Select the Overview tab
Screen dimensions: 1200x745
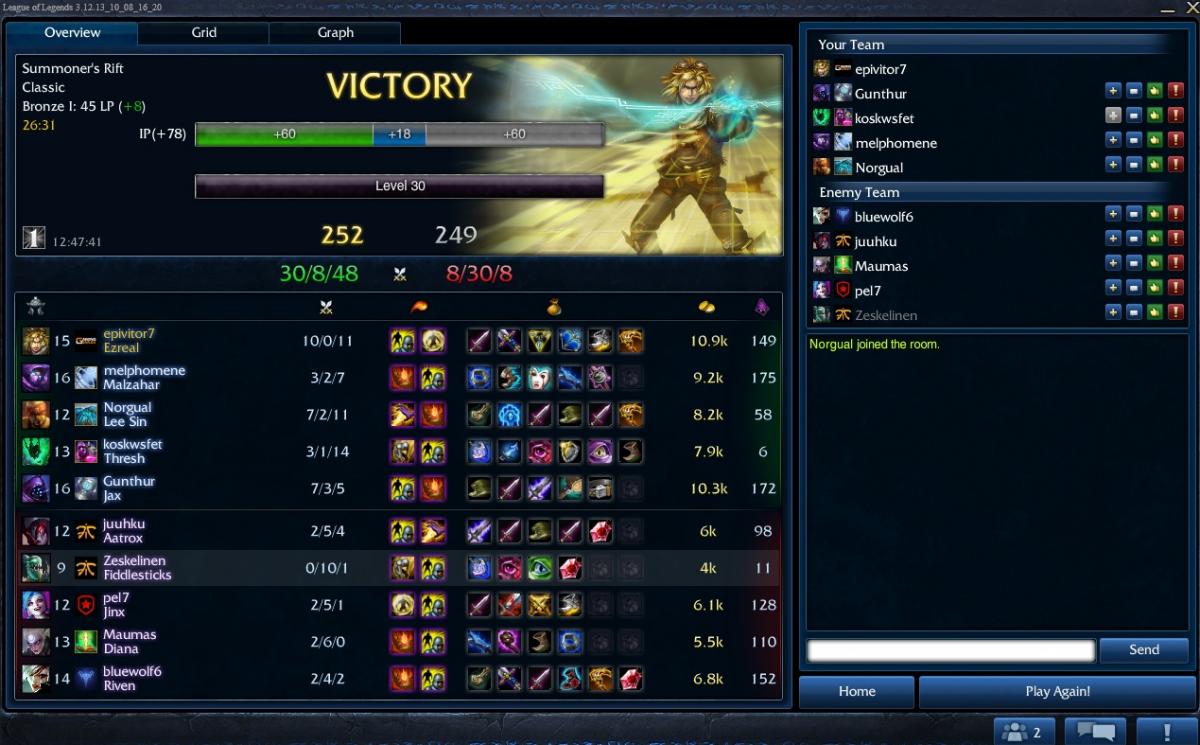72,33
